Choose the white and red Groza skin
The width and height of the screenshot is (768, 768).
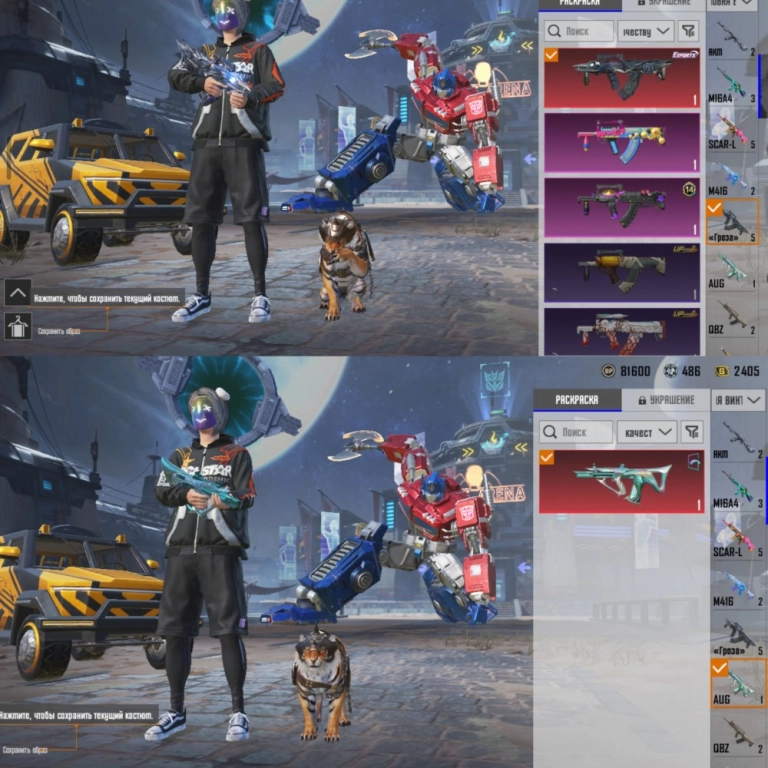[621, 330]
